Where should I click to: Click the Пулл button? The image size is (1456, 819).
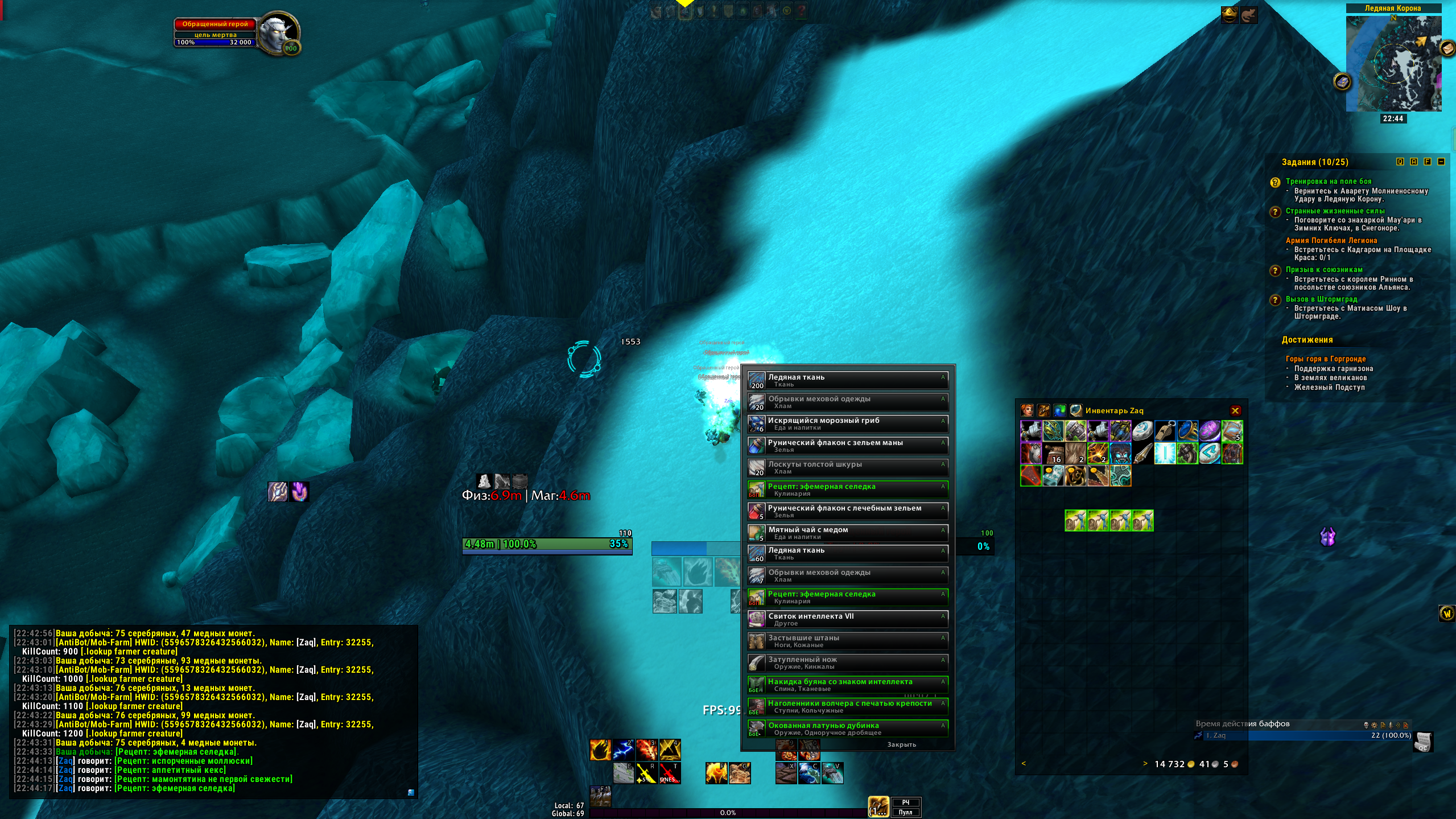[x=905, y=812]
